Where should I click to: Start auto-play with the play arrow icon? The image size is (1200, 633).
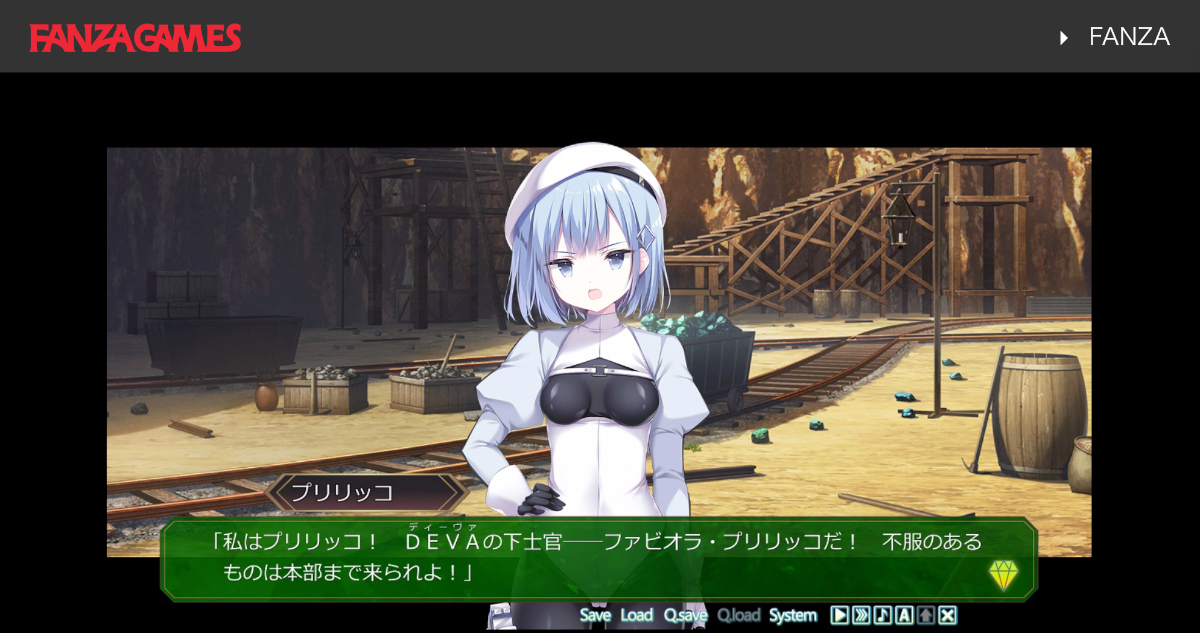840,615
